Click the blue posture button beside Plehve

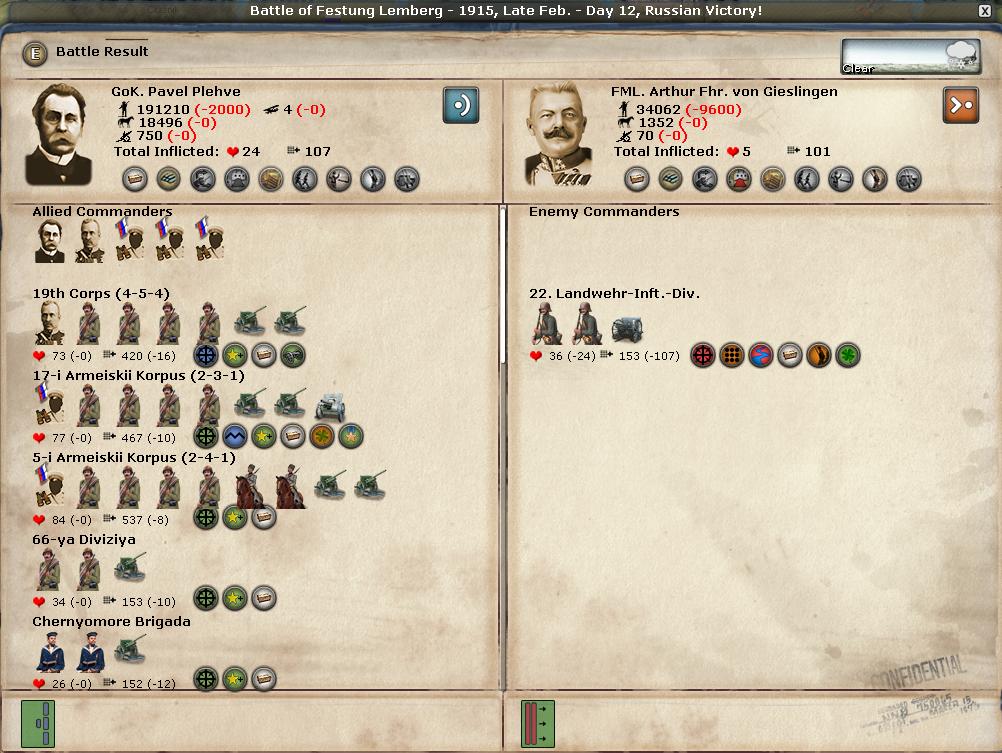click(461, 105)
